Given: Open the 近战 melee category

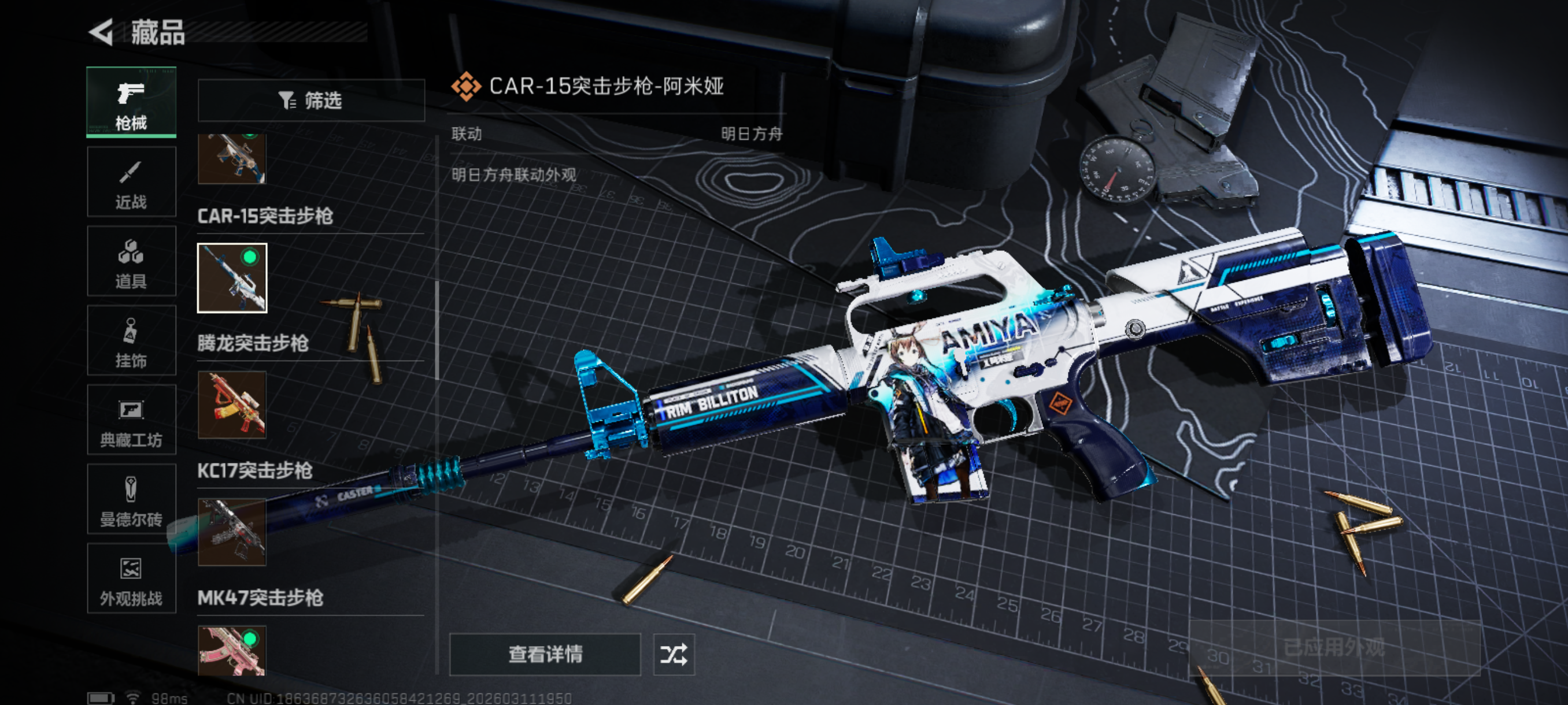Looking at the screenshot, I should coord(131,181).
